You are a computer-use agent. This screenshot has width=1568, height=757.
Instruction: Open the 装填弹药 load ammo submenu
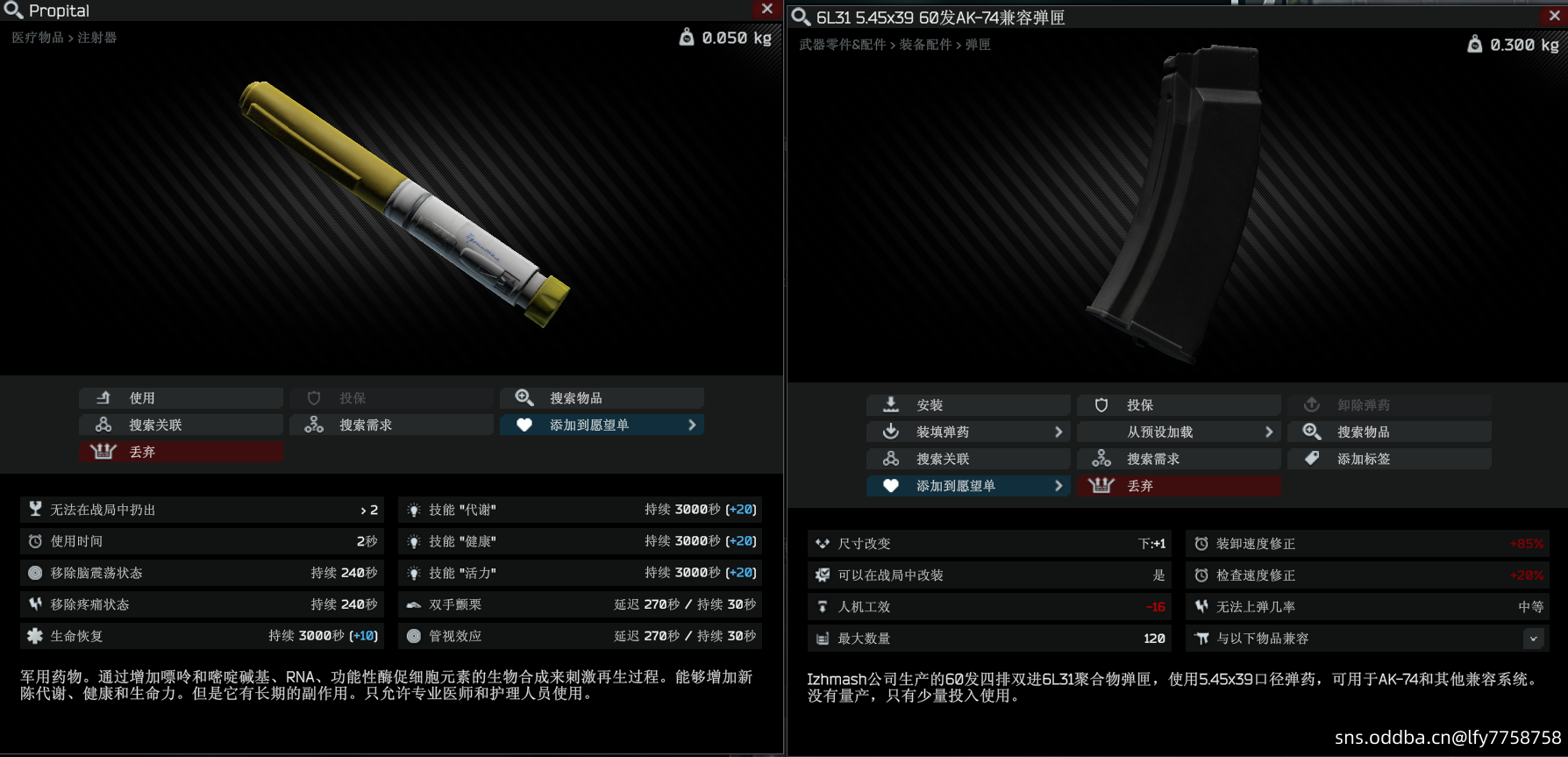[x=968, y=432]
